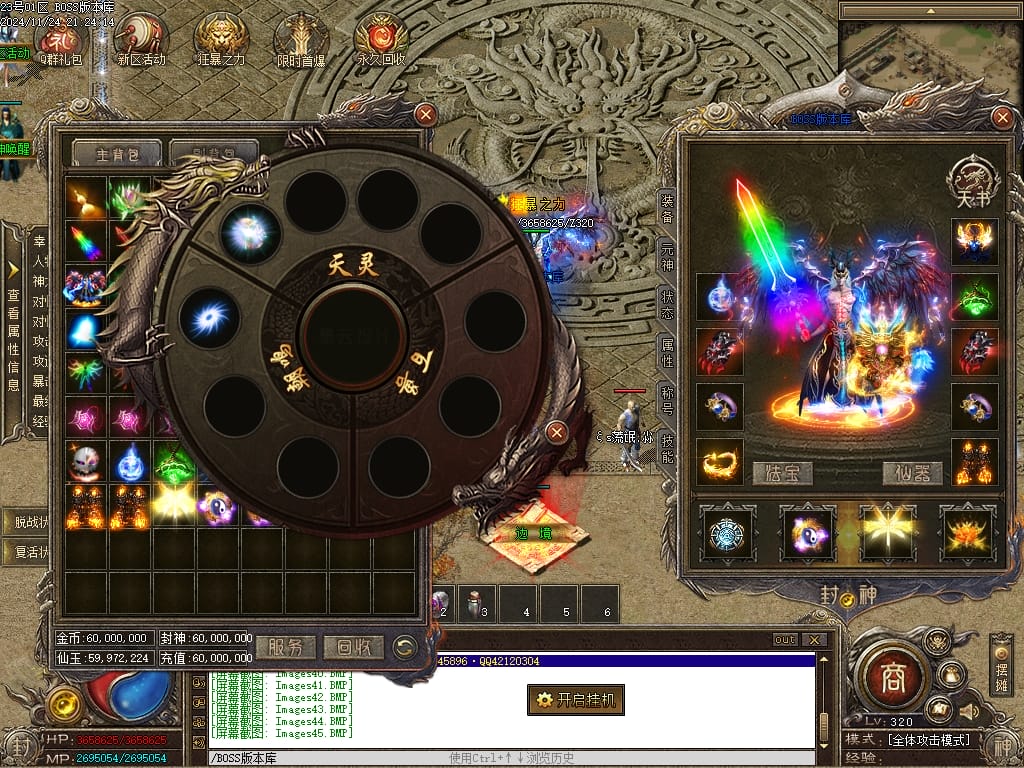Switch to the 主背包 tab
Viewport: 1024px width, 768px height.
point(115,154)
